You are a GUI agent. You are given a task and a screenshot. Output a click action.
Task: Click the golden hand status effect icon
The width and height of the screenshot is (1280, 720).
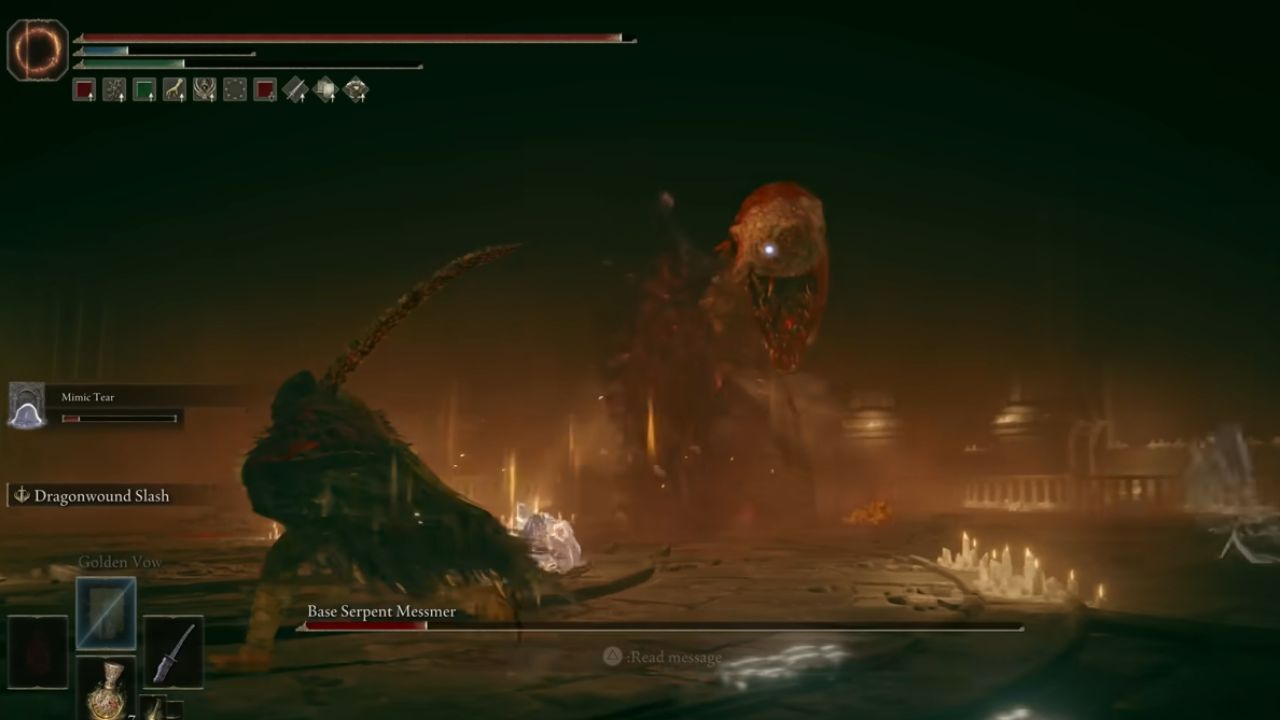(175, 89)
